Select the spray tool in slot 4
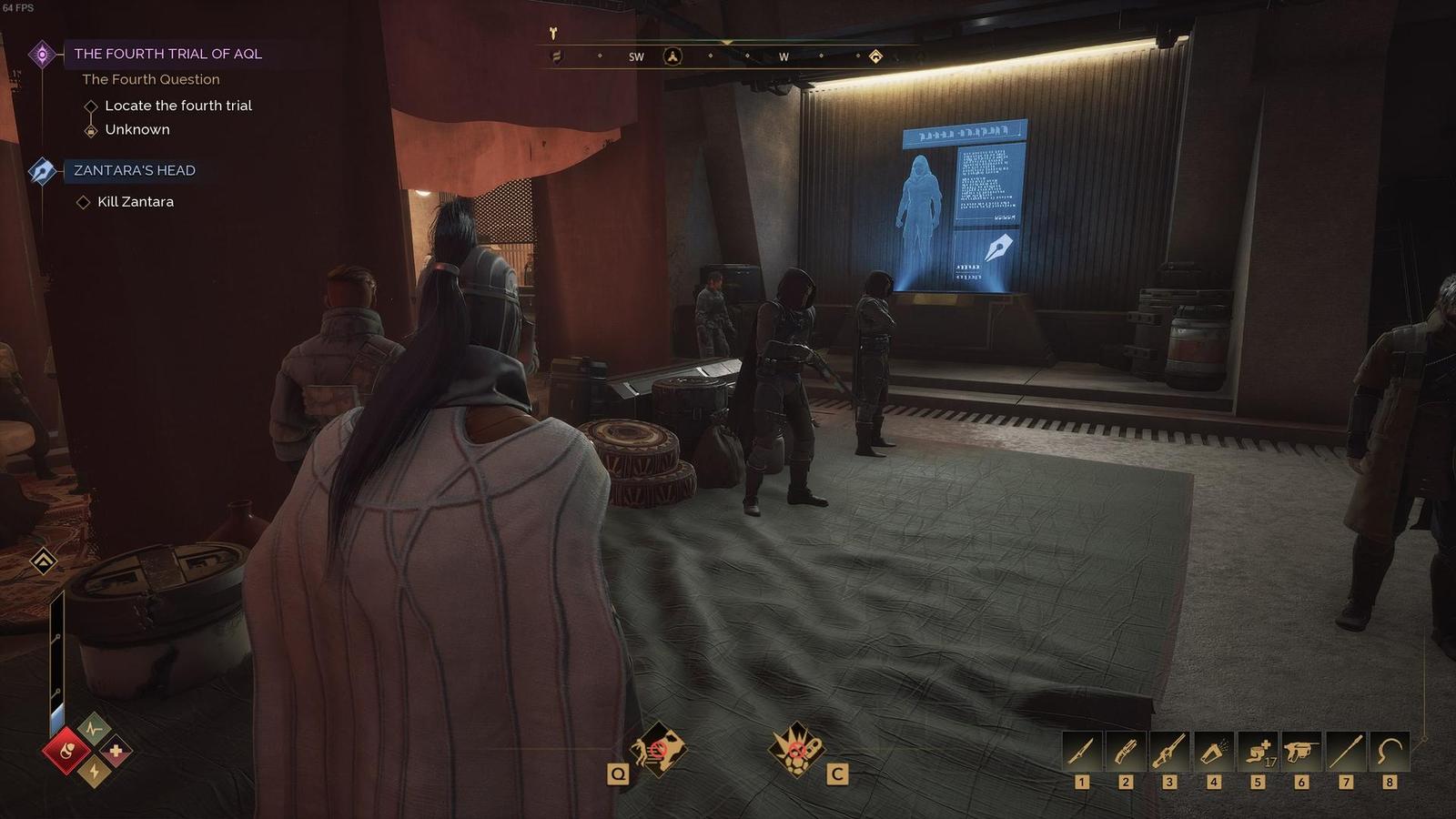 [1214, 752]
